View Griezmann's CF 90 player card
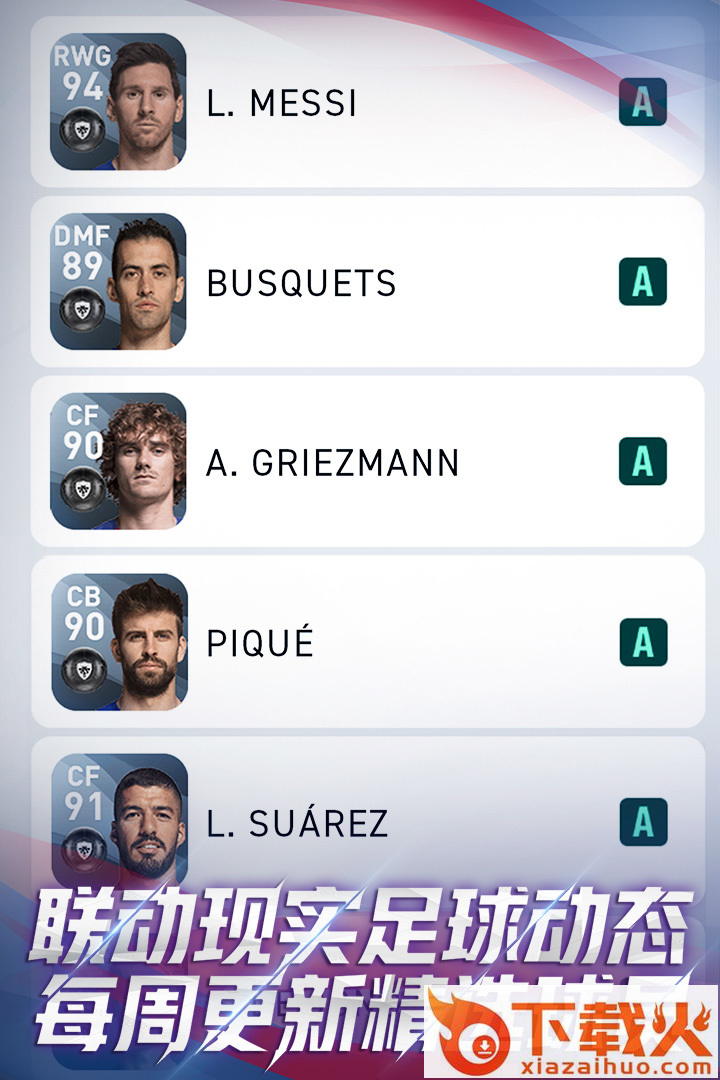 [x=118, y=461]
